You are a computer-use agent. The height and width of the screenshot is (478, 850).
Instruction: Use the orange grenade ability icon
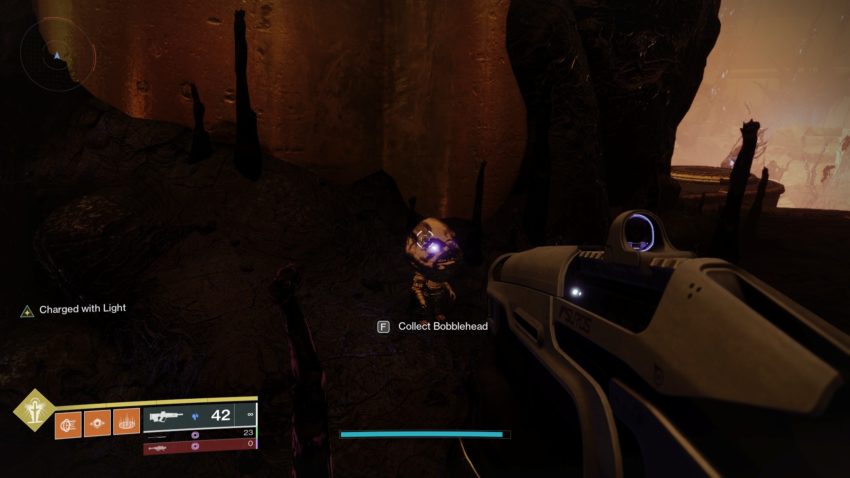pos(68,422)
